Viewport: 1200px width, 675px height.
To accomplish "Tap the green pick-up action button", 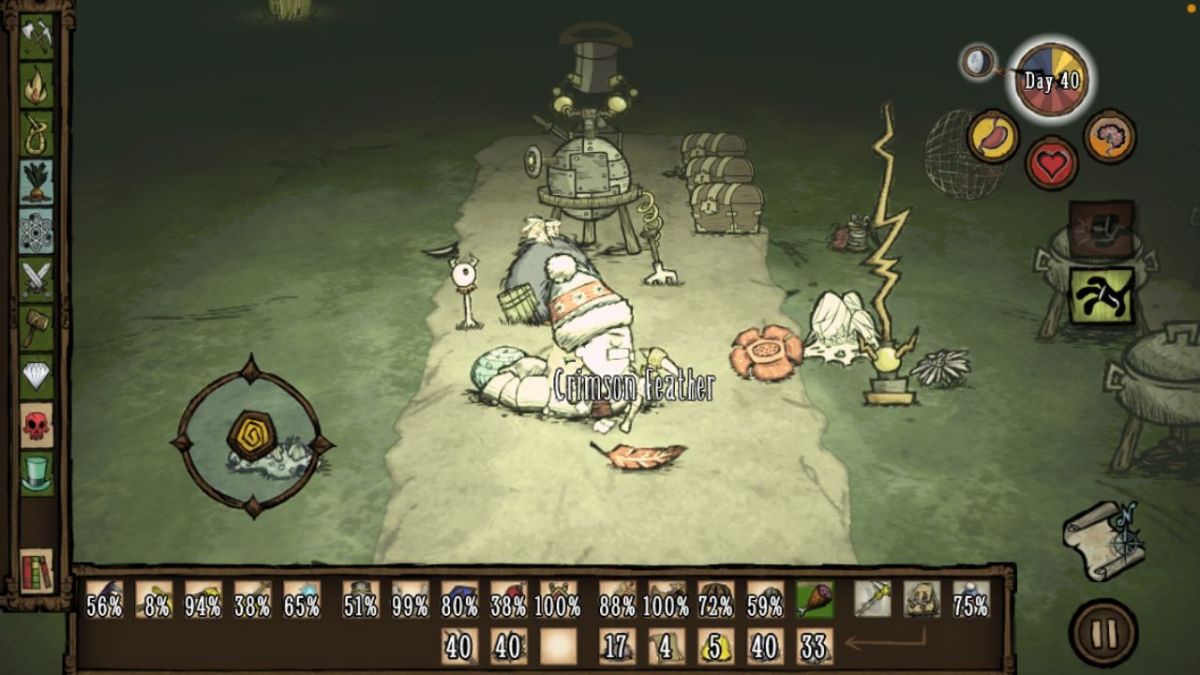I will point(1101,295).
